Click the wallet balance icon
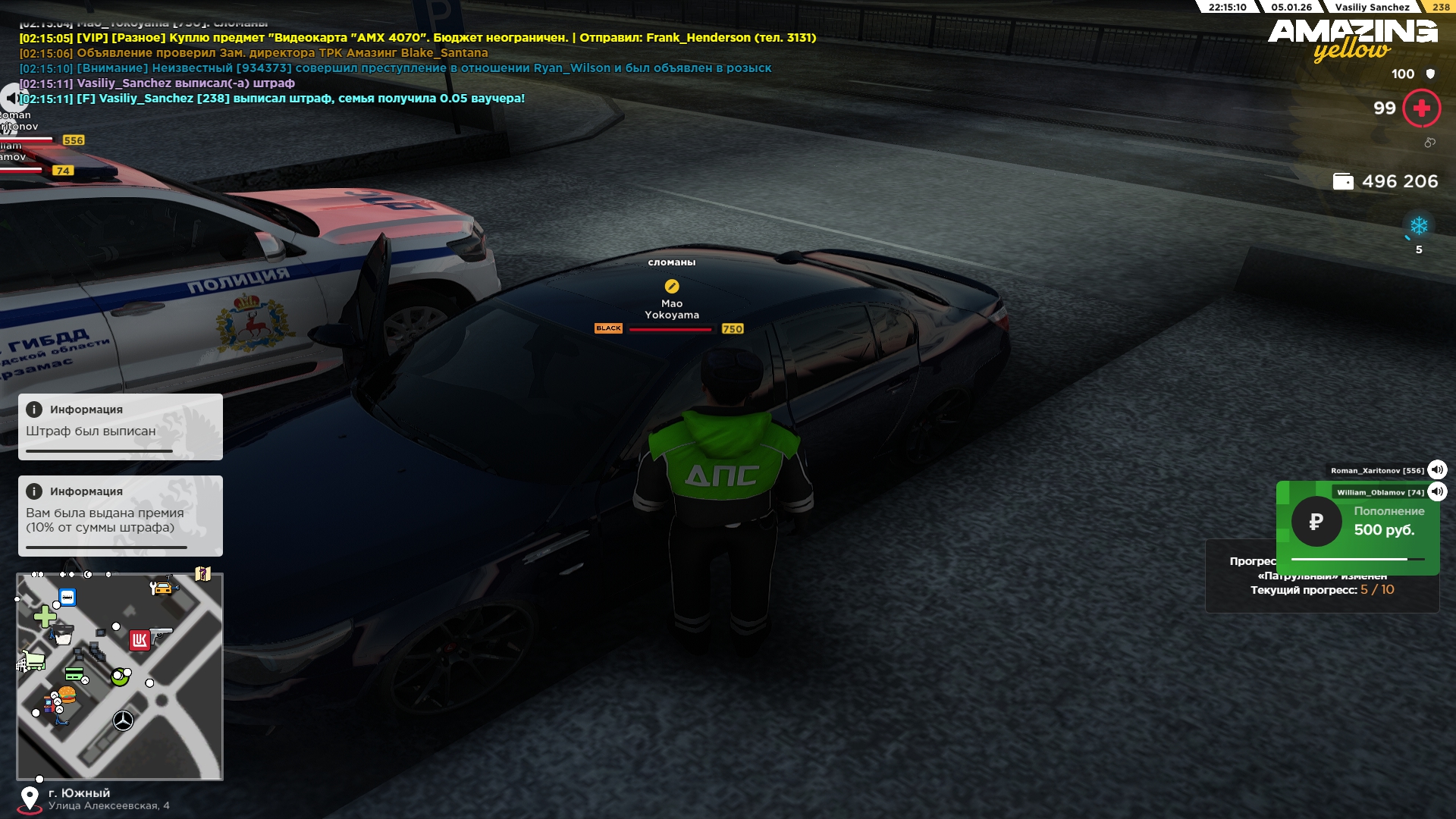The width and height of the screenshot is (1456, 819). (1343, 182)
